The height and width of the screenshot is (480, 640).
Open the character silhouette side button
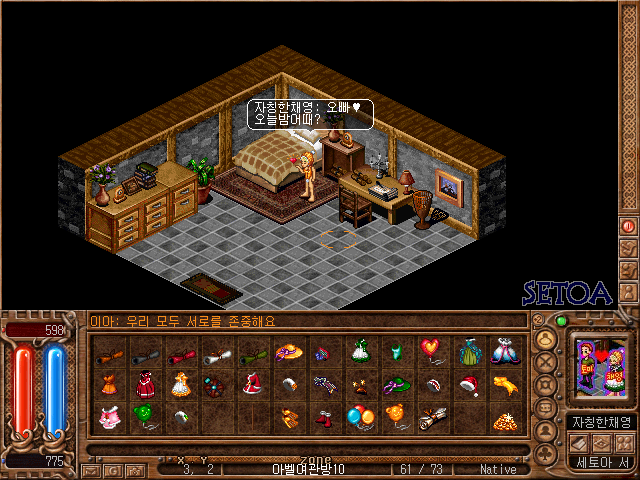pyautogui.click(x=546, y=431)
